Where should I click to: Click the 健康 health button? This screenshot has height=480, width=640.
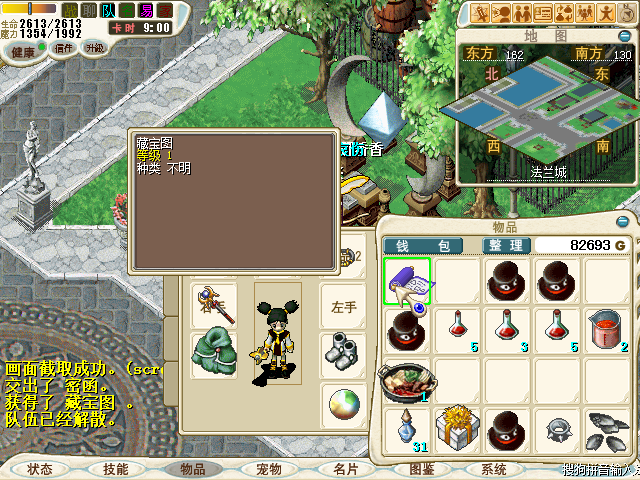click(22, 51)
